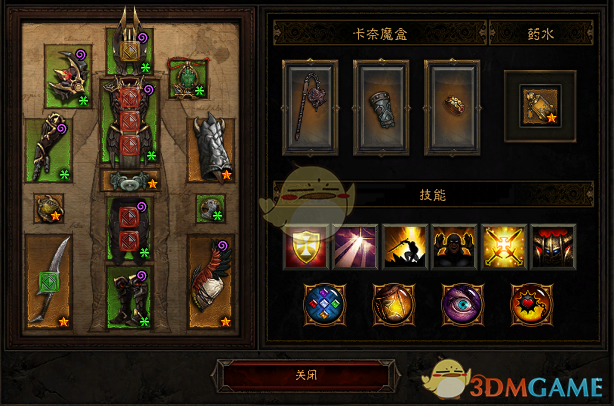
Task: Click the 关闭 close button
Action: [306, 377]
